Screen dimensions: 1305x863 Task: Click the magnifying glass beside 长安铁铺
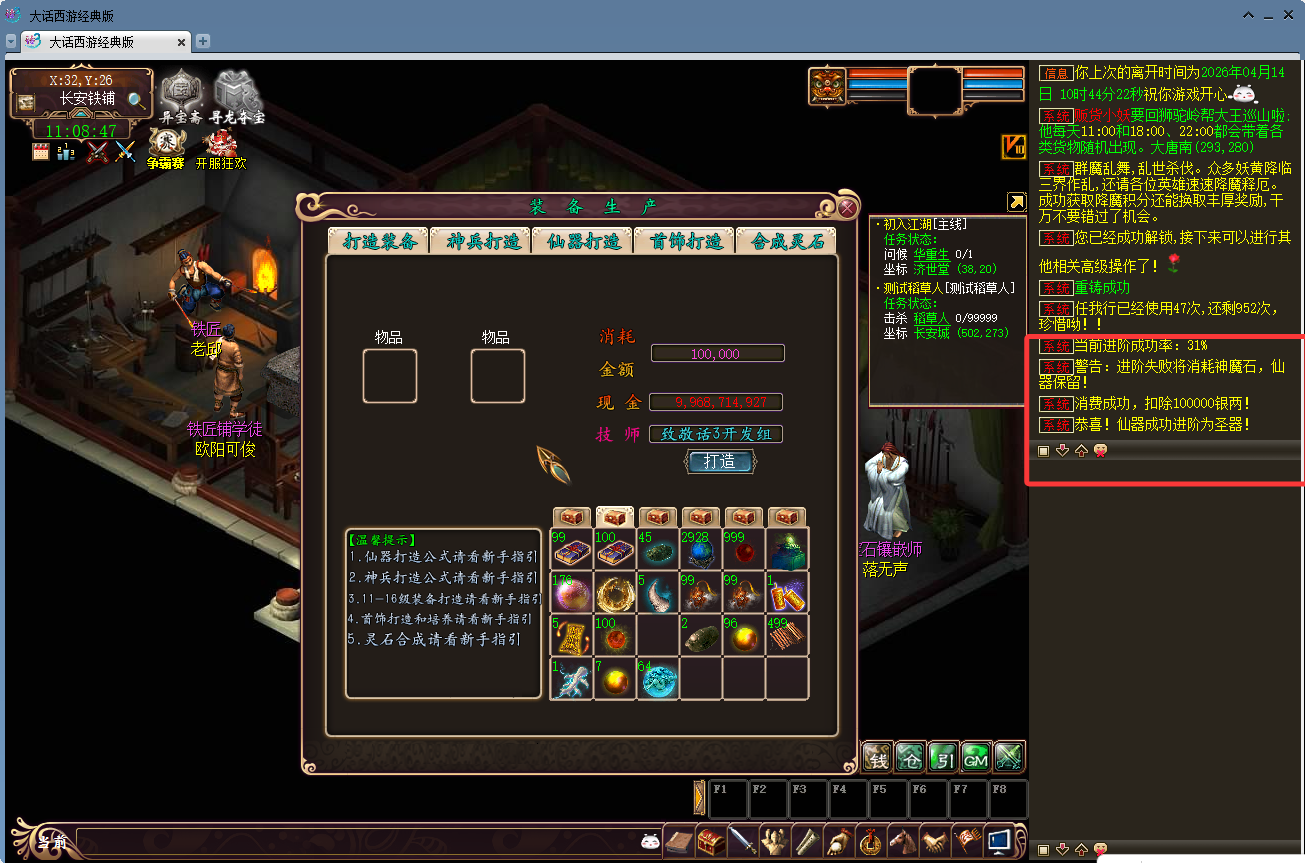tap(136, 99)
